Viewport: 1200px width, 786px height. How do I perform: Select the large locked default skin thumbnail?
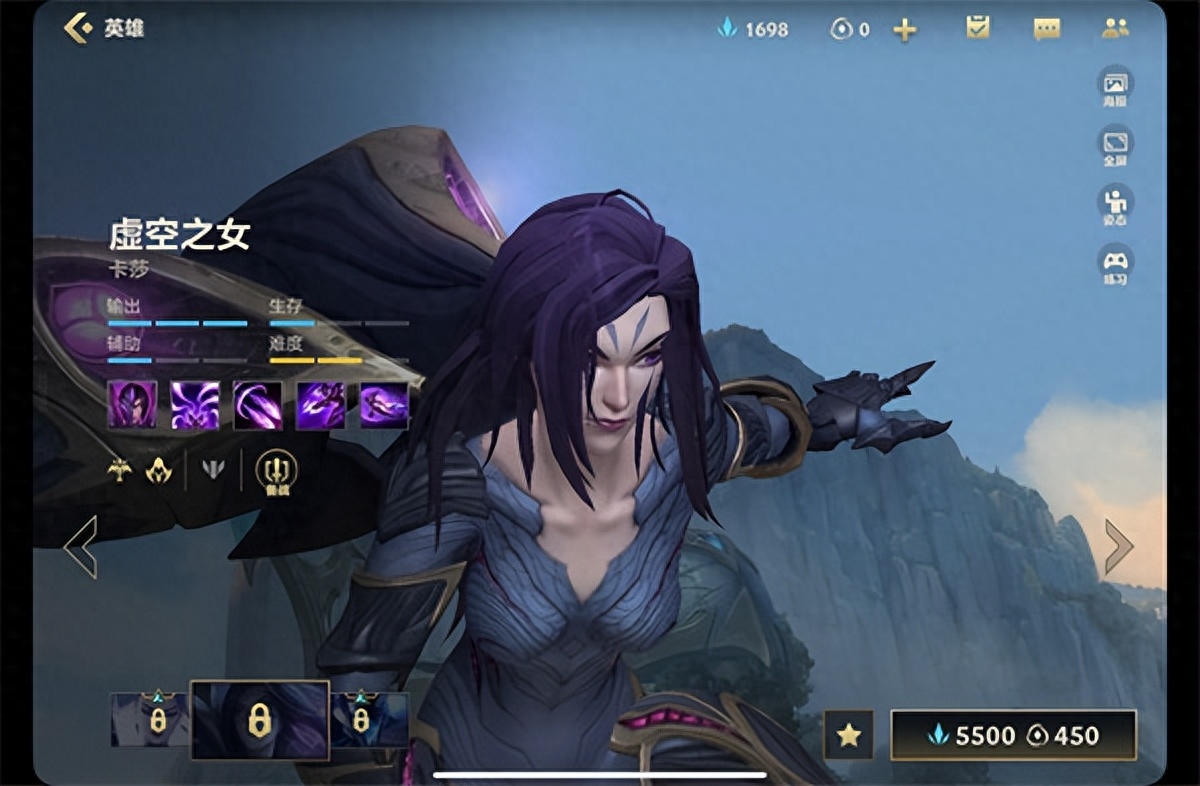pyautogui.click(x=260, y=720)
